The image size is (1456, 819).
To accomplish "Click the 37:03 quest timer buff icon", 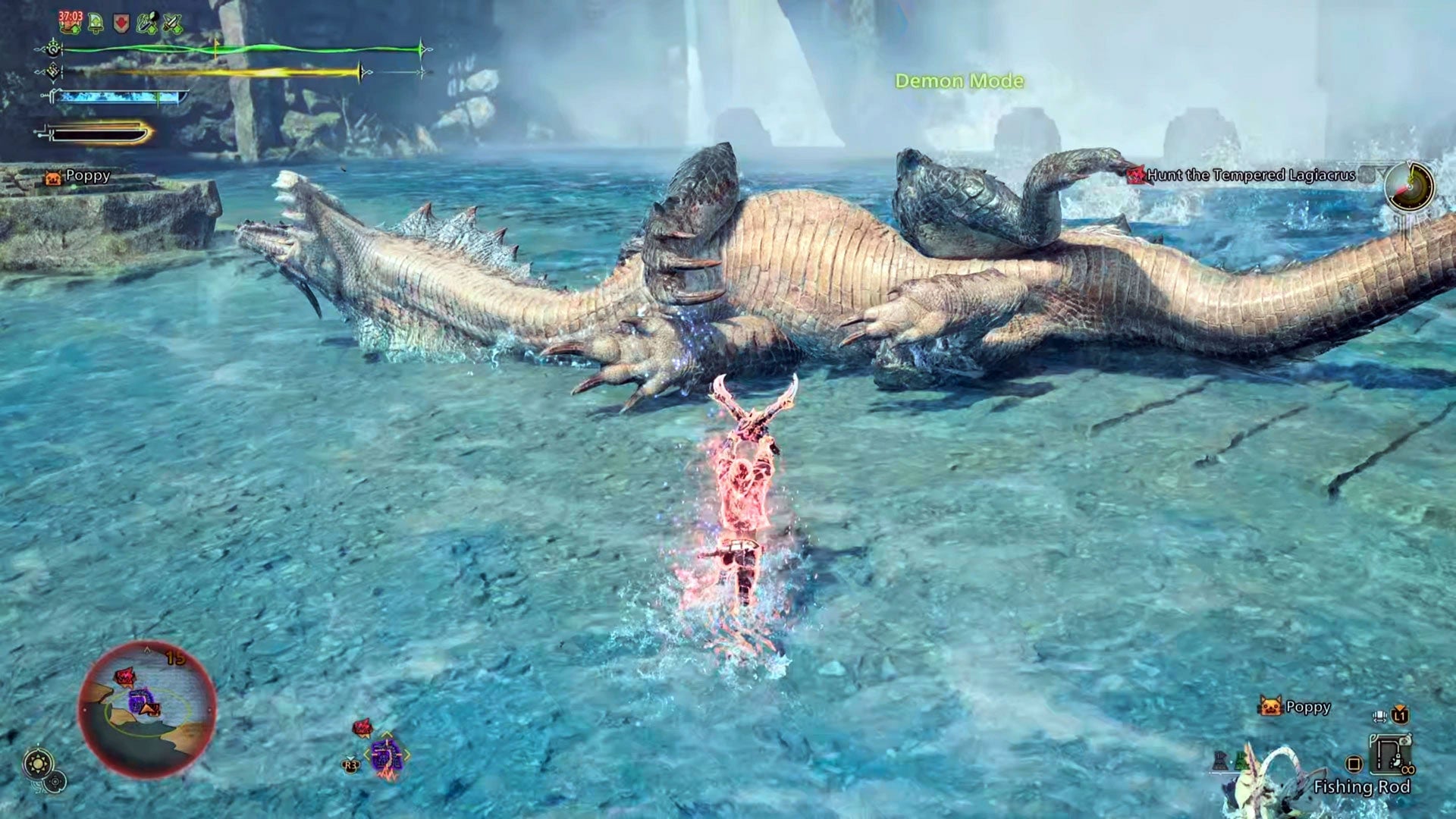I will point(68,23).
